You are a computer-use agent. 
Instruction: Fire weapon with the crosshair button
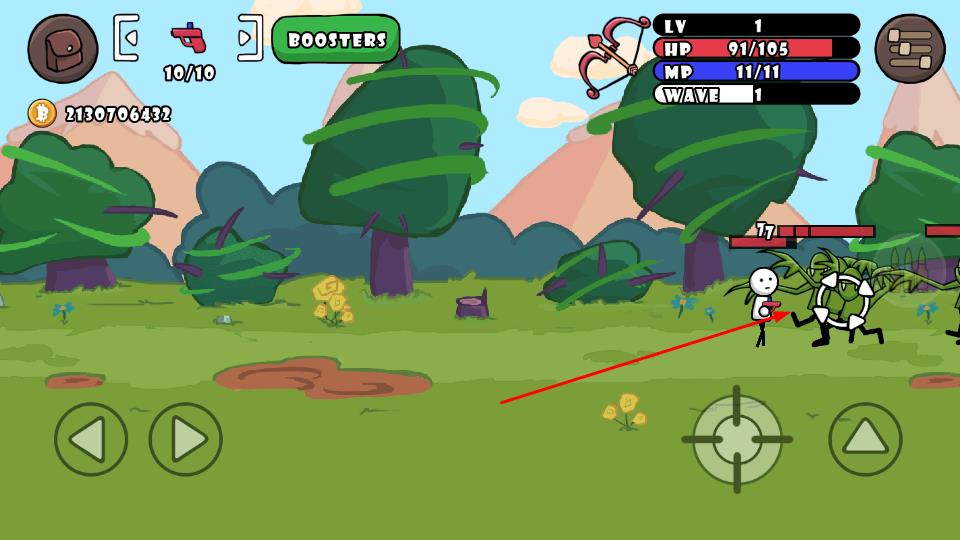(x=737, y=439)
